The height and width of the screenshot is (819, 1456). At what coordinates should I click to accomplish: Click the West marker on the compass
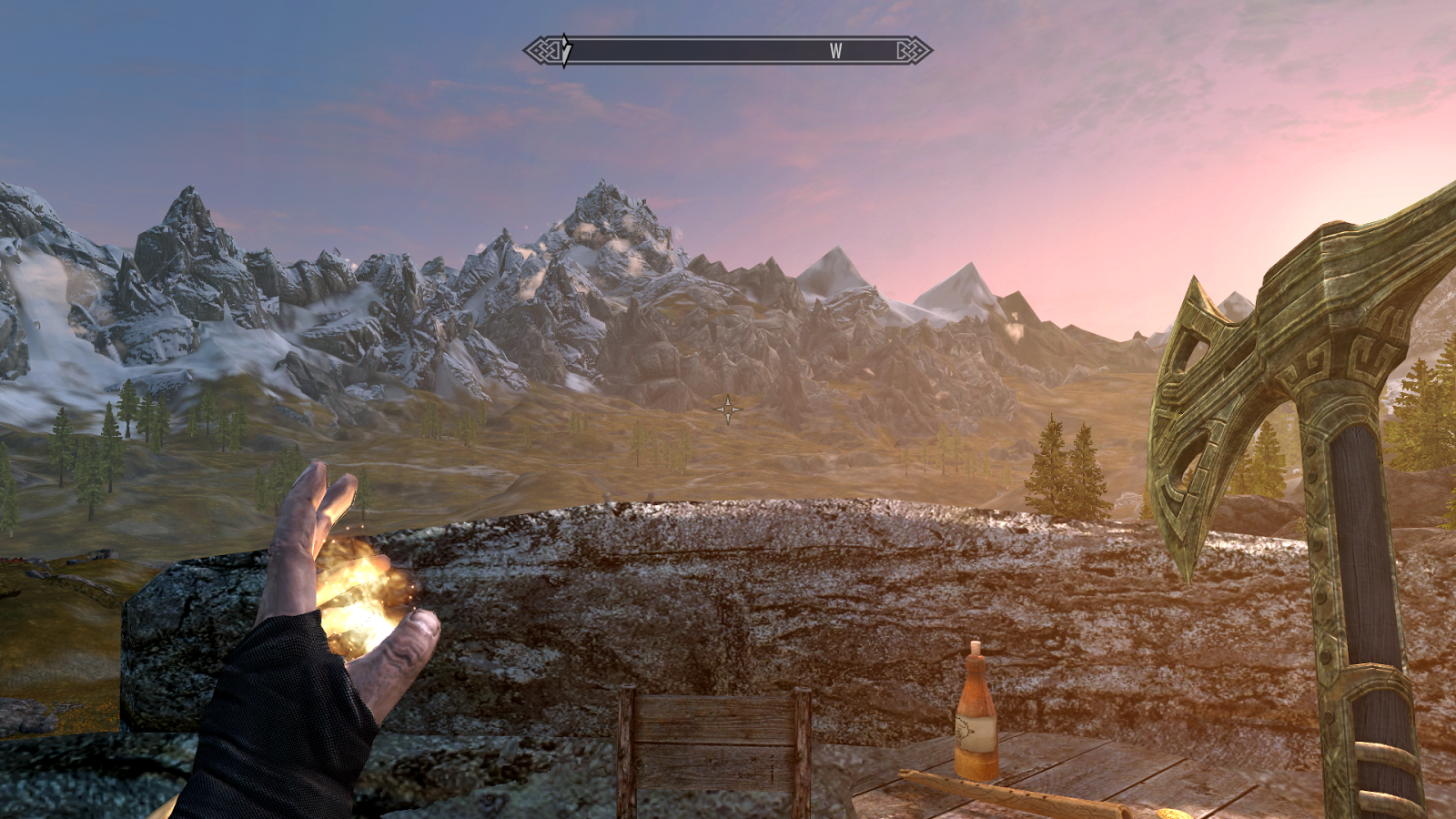[x=835, y=51]
